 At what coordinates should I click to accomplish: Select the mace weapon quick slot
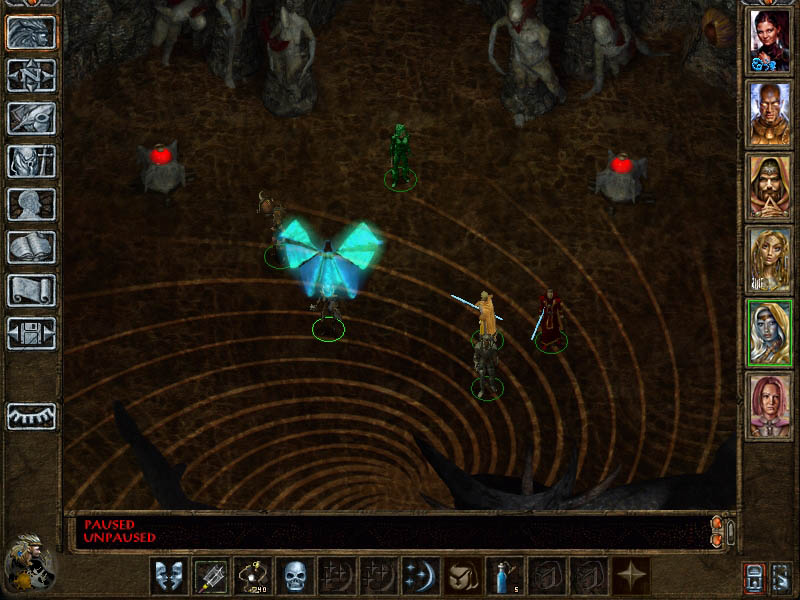210,576
